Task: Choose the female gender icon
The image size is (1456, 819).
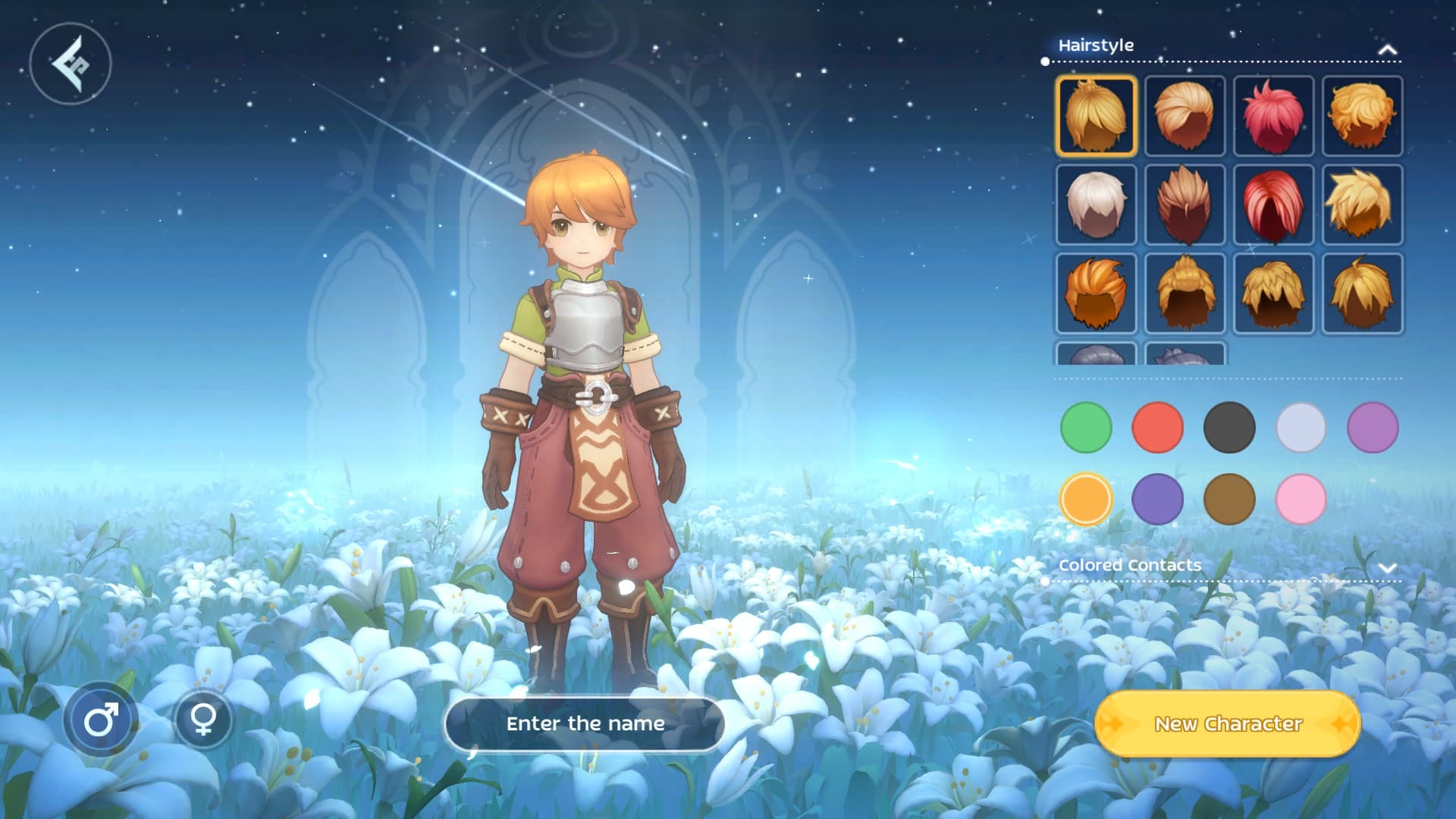Action: coord(203,718)
